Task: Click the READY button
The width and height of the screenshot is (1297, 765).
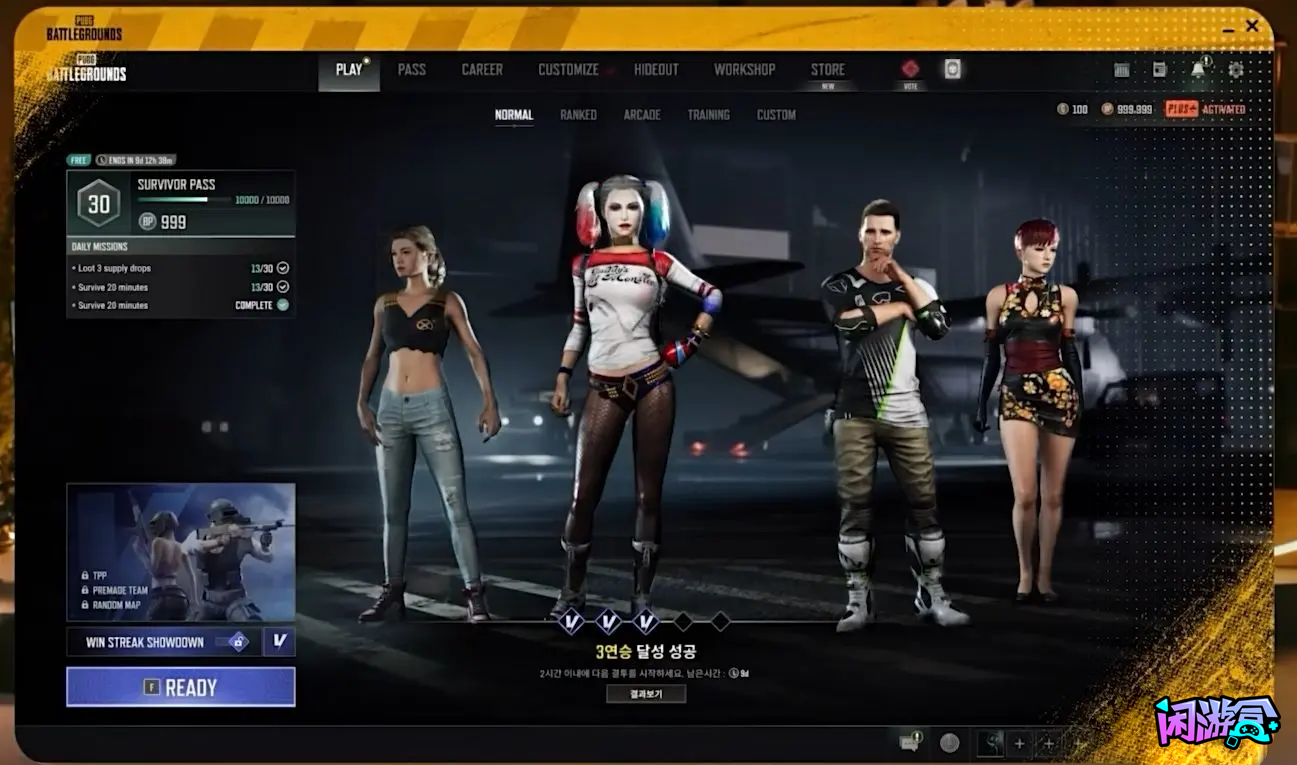Action: coord(180,687)
